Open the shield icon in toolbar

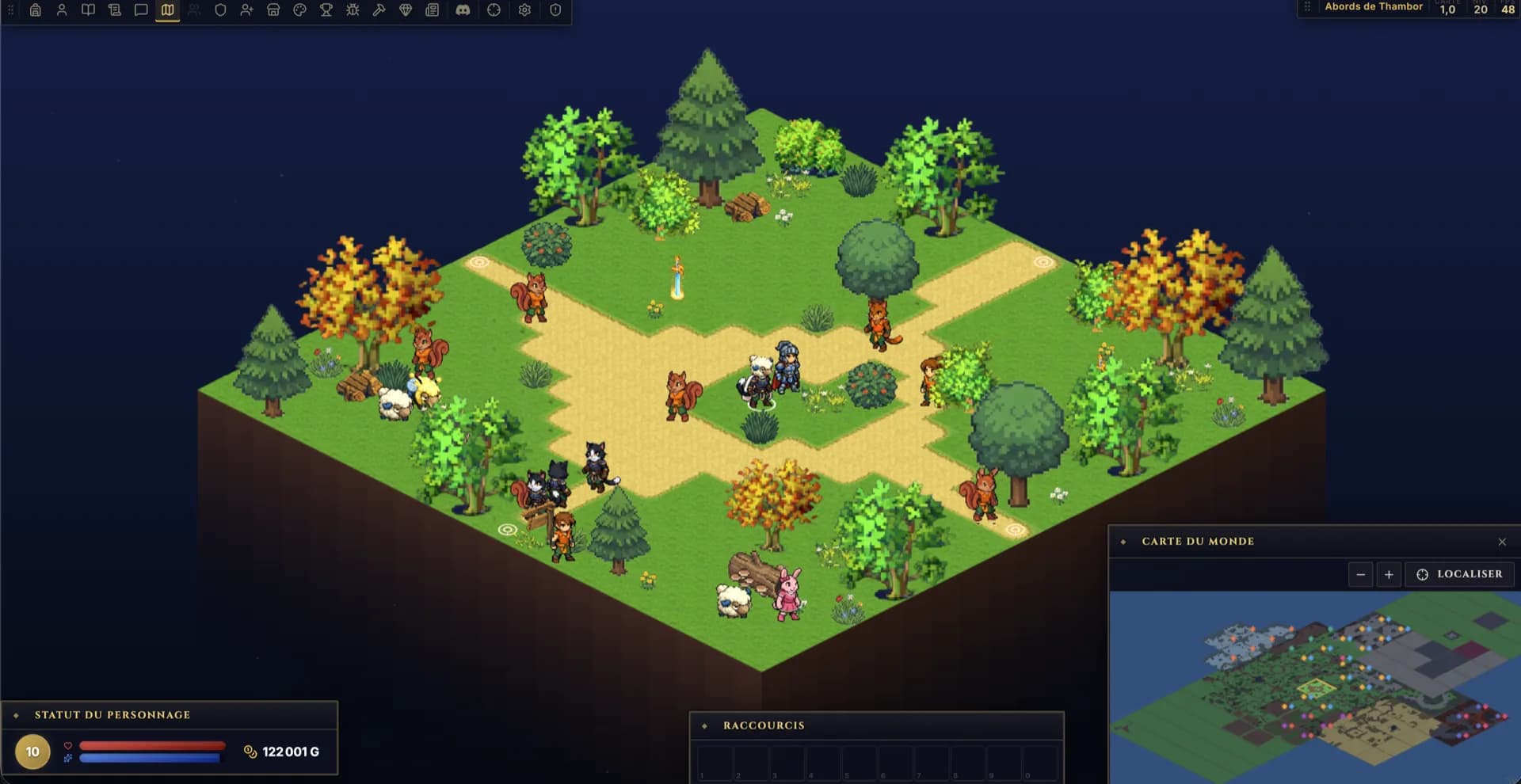click(x=220, y=10)
